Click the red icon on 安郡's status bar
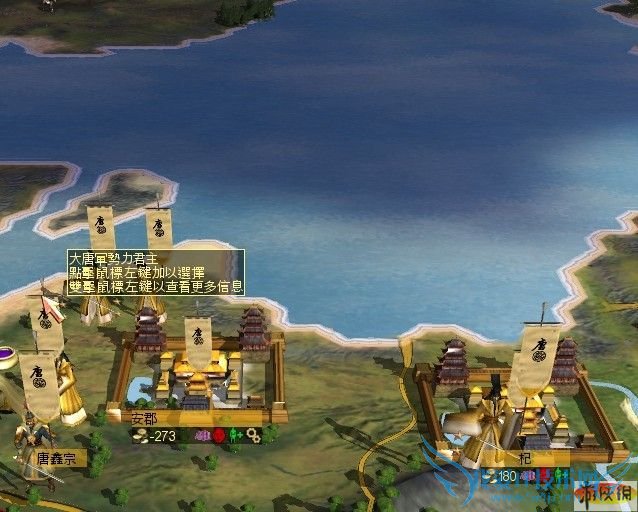Image resolution: width=638 pixels, height=512 pixels. click(x=219, y=436)
